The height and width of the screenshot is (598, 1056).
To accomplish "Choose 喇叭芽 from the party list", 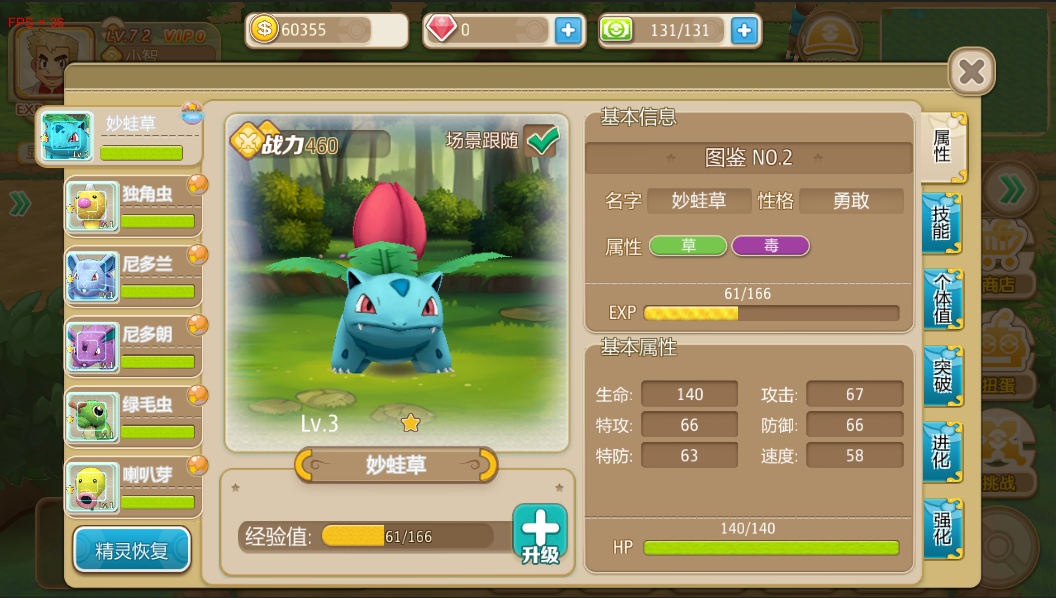I will [134, 487].
